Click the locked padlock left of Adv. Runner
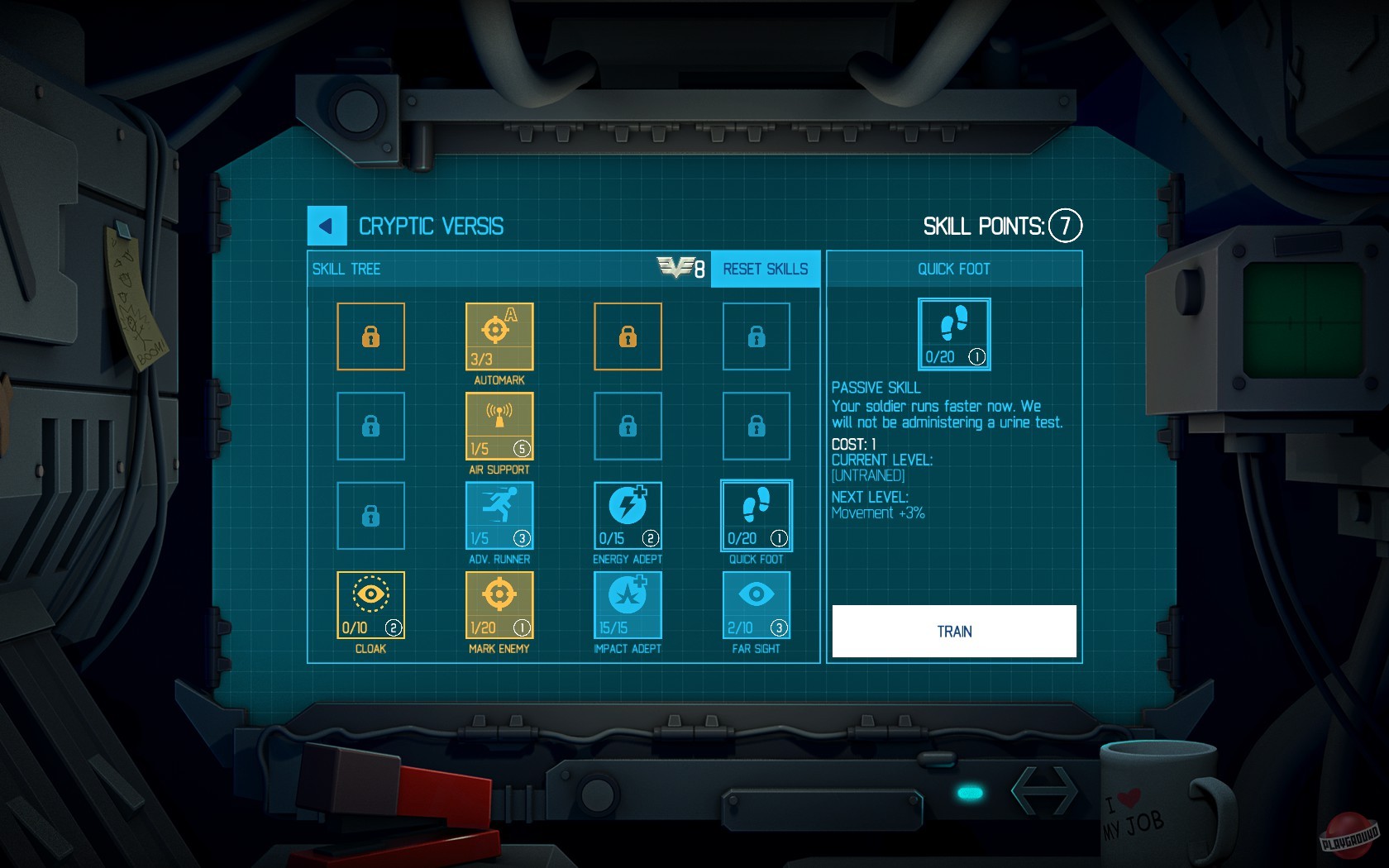This screenshot has height=868, width=1389. (x=370, y=516)
